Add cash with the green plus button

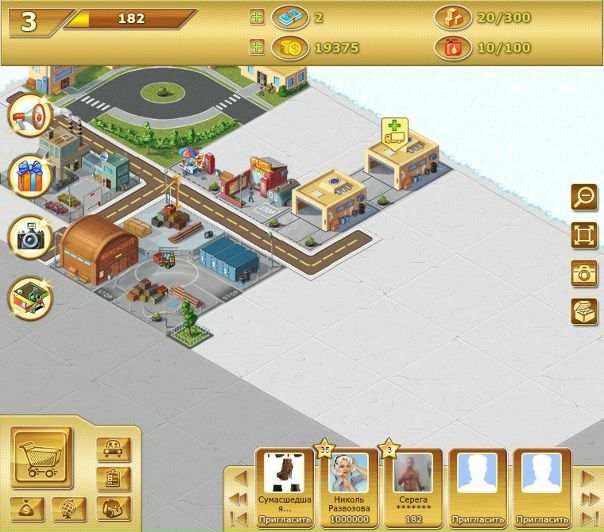[x=256, y=18]
